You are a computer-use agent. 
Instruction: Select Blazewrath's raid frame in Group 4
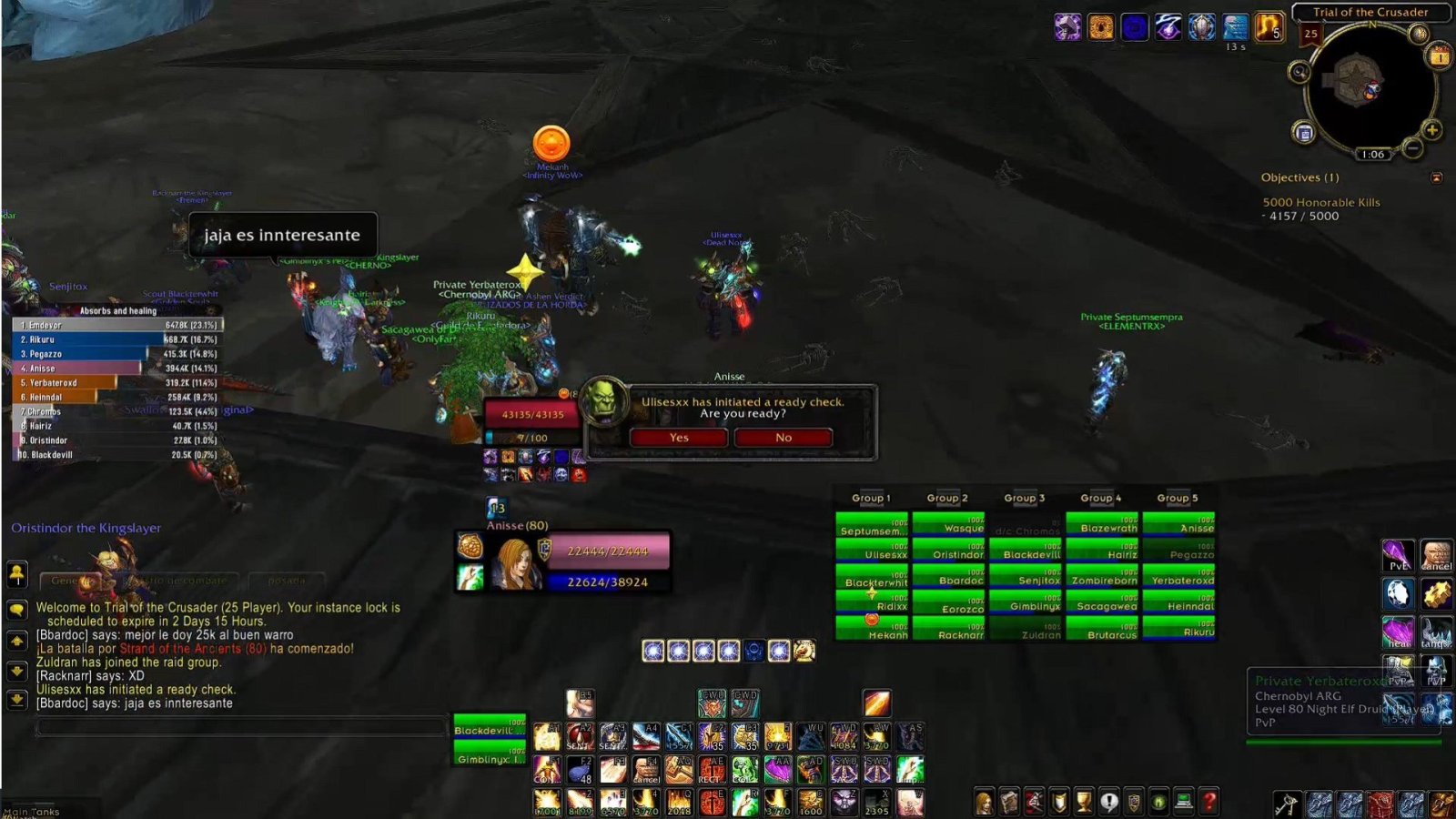(x=1102, y=524)
